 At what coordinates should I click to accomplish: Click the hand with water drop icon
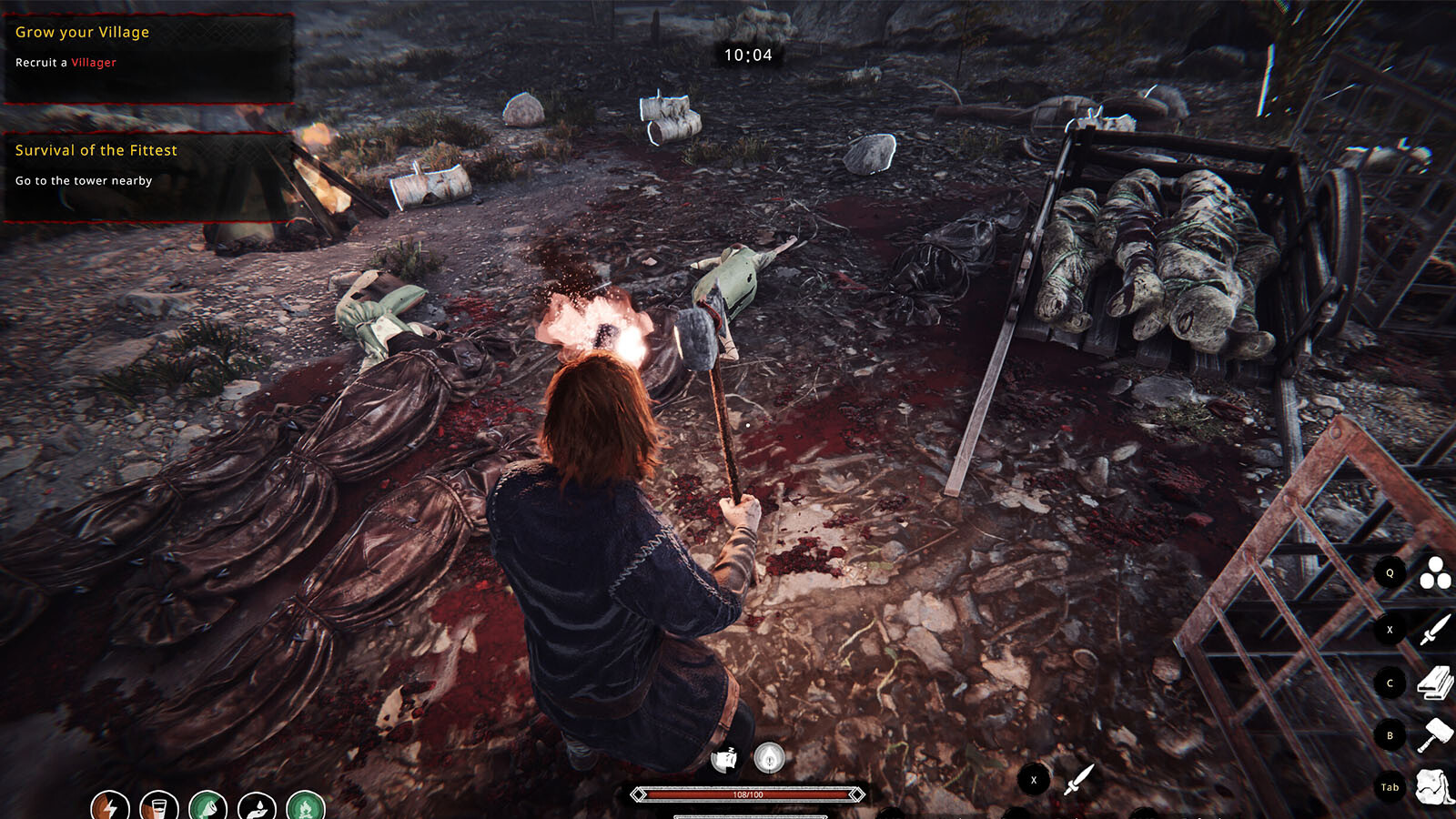coord(258,806)
